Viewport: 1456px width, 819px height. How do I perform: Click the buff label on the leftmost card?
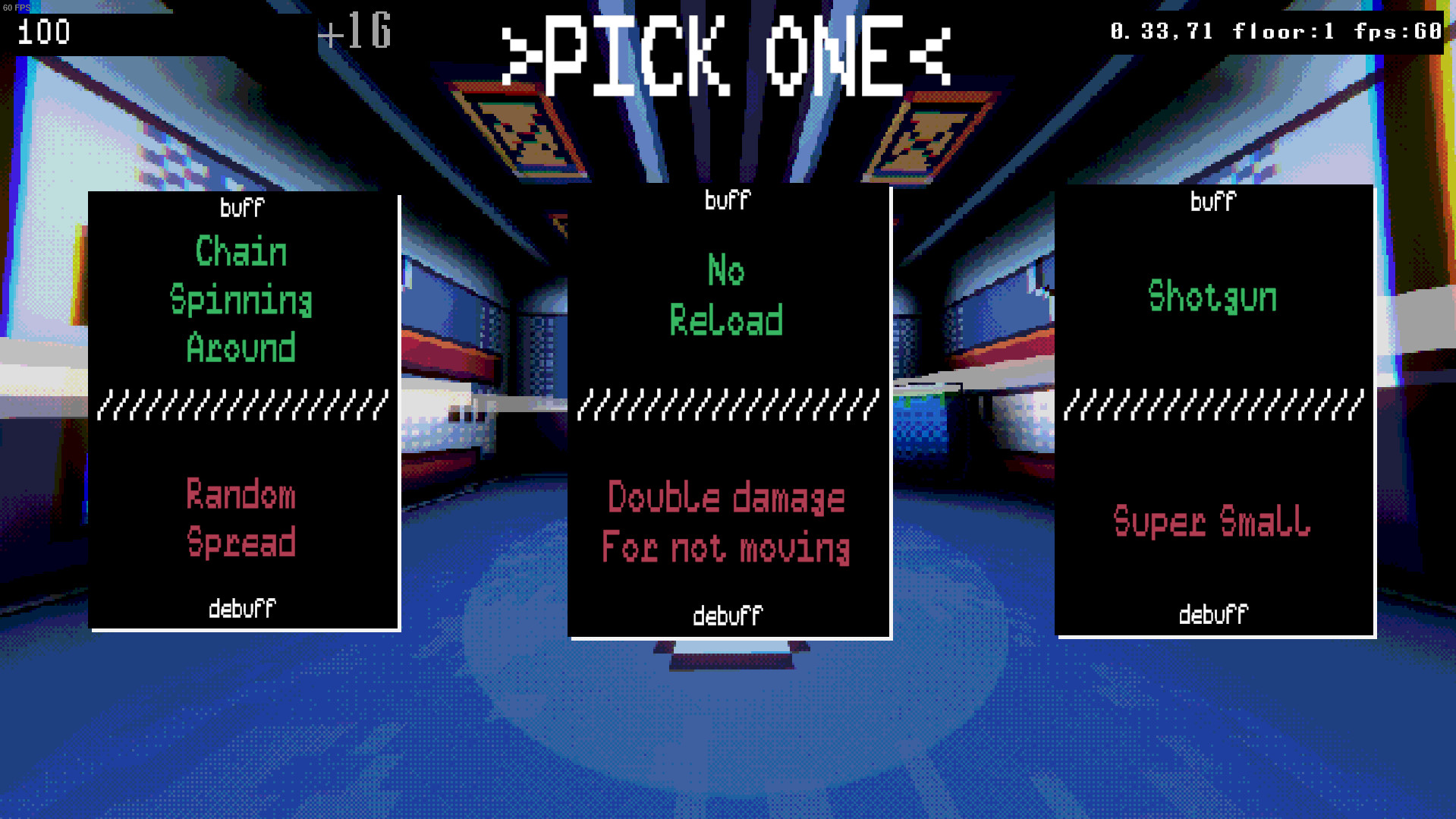[241, 206]
